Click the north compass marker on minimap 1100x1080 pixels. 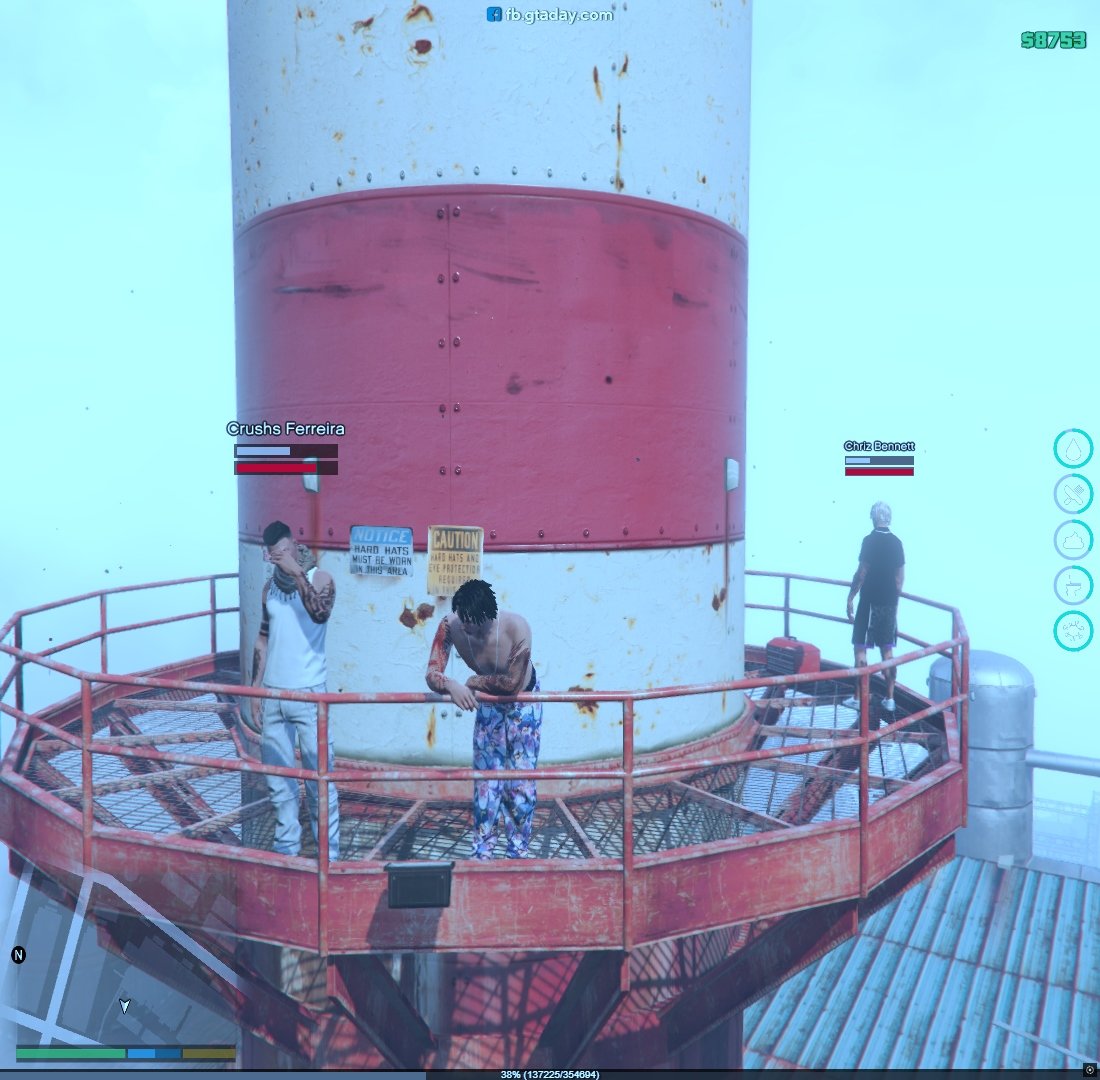[x=18, y=955]
